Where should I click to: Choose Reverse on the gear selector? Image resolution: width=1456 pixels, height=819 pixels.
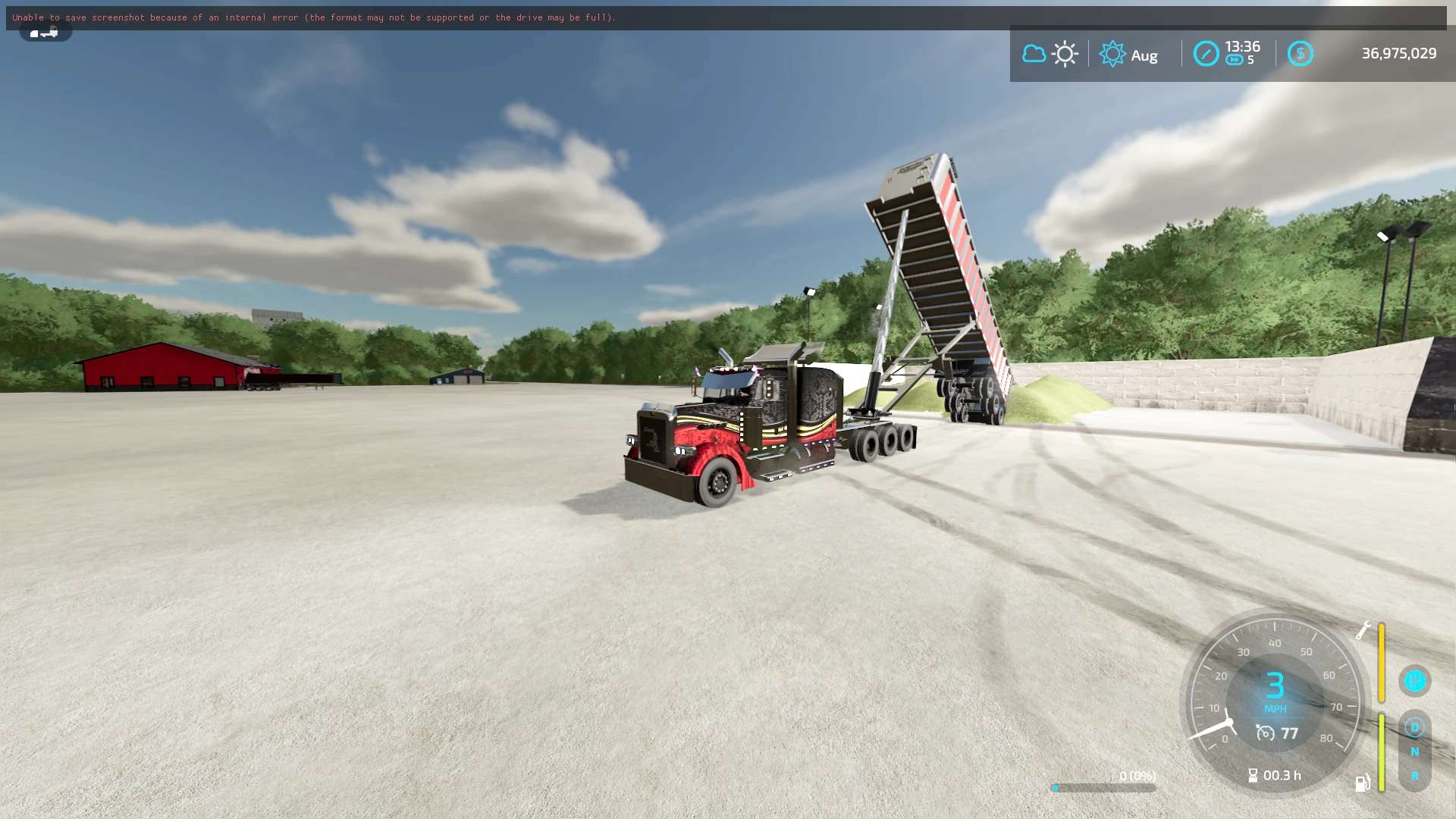click(1414, 776)
